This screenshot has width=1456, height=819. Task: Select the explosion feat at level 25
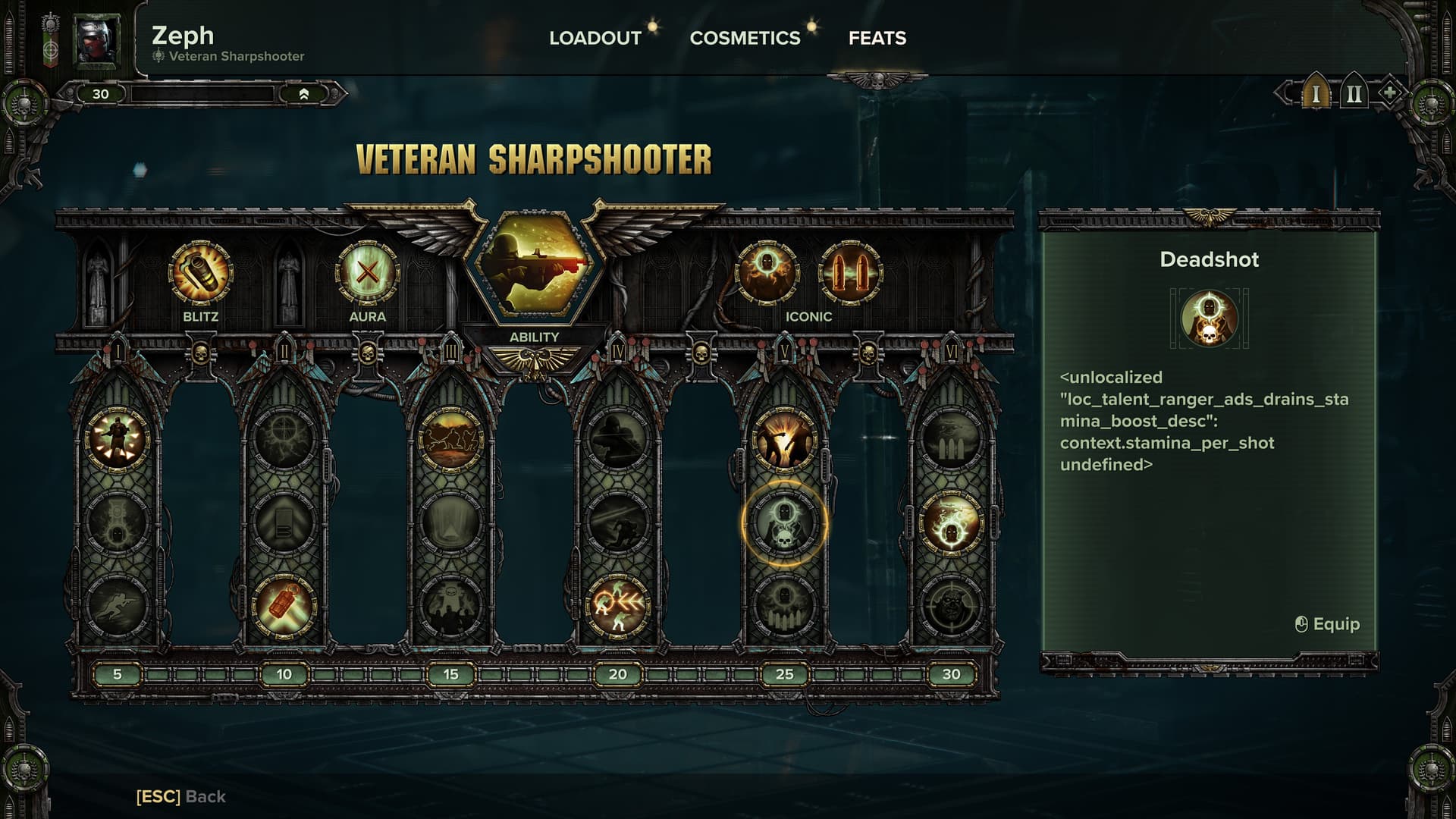(784, 440)
